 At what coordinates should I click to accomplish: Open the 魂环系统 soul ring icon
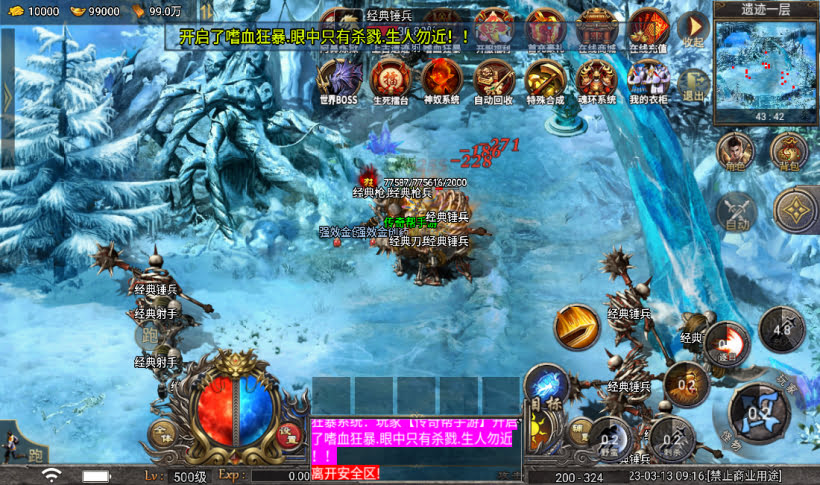pyautogui.click(x=597, y=78)
